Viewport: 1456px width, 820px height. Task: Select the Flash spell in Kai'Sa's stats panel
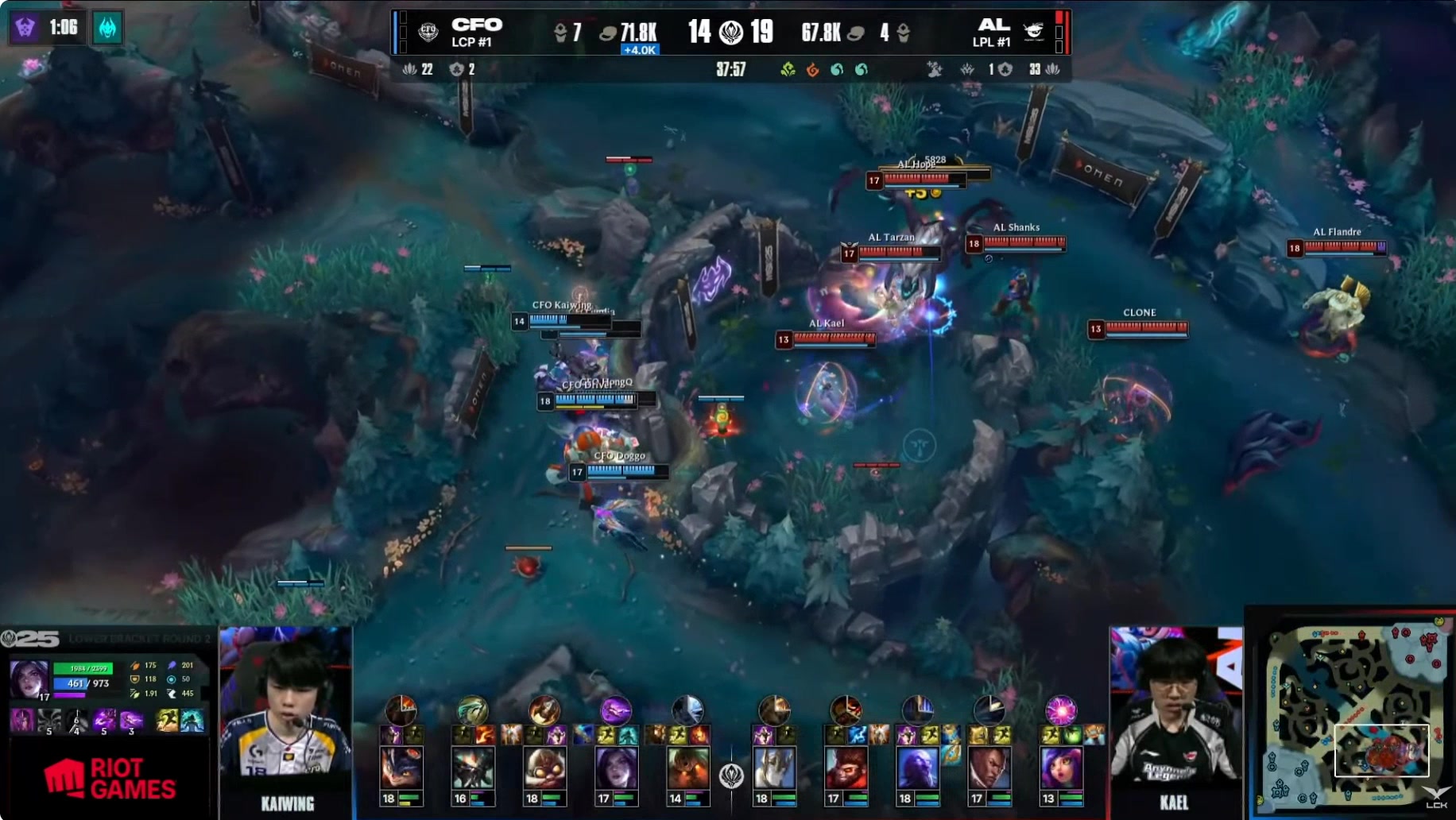pyautogui.click(x=167, y=720)
